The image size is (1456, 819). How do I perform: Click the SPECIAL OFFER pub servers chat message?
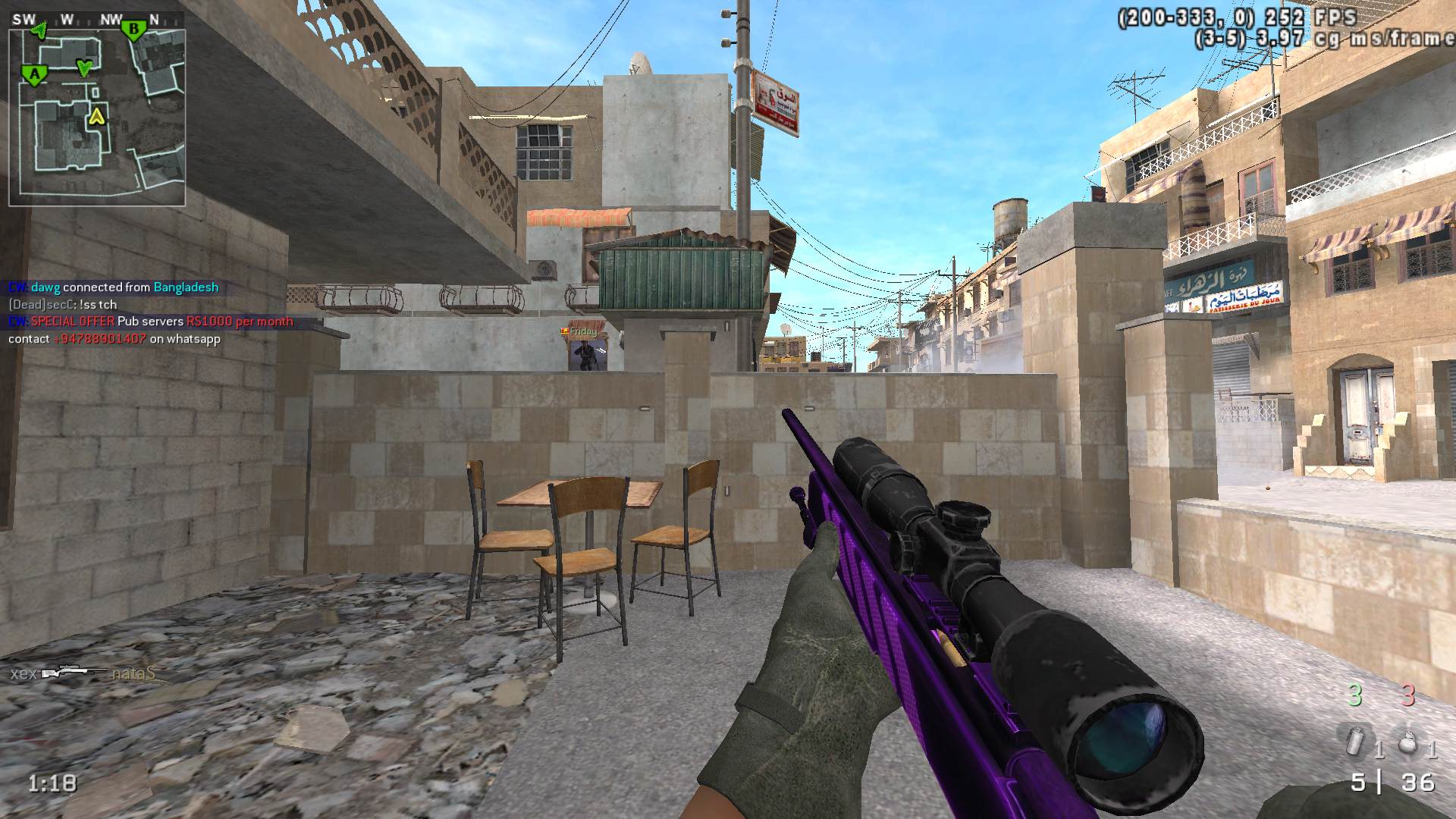(150, 322)
